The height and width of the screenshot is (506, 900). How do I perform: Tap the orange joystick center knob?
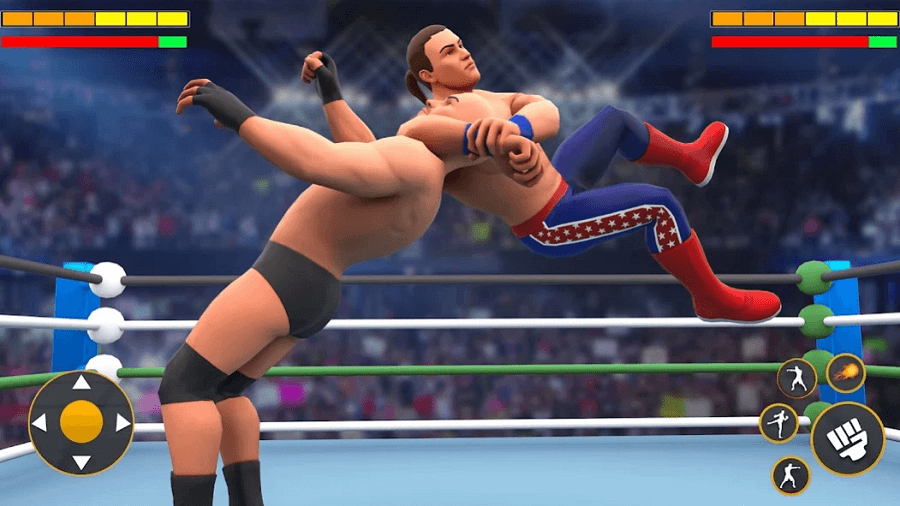tap(81, 422)
